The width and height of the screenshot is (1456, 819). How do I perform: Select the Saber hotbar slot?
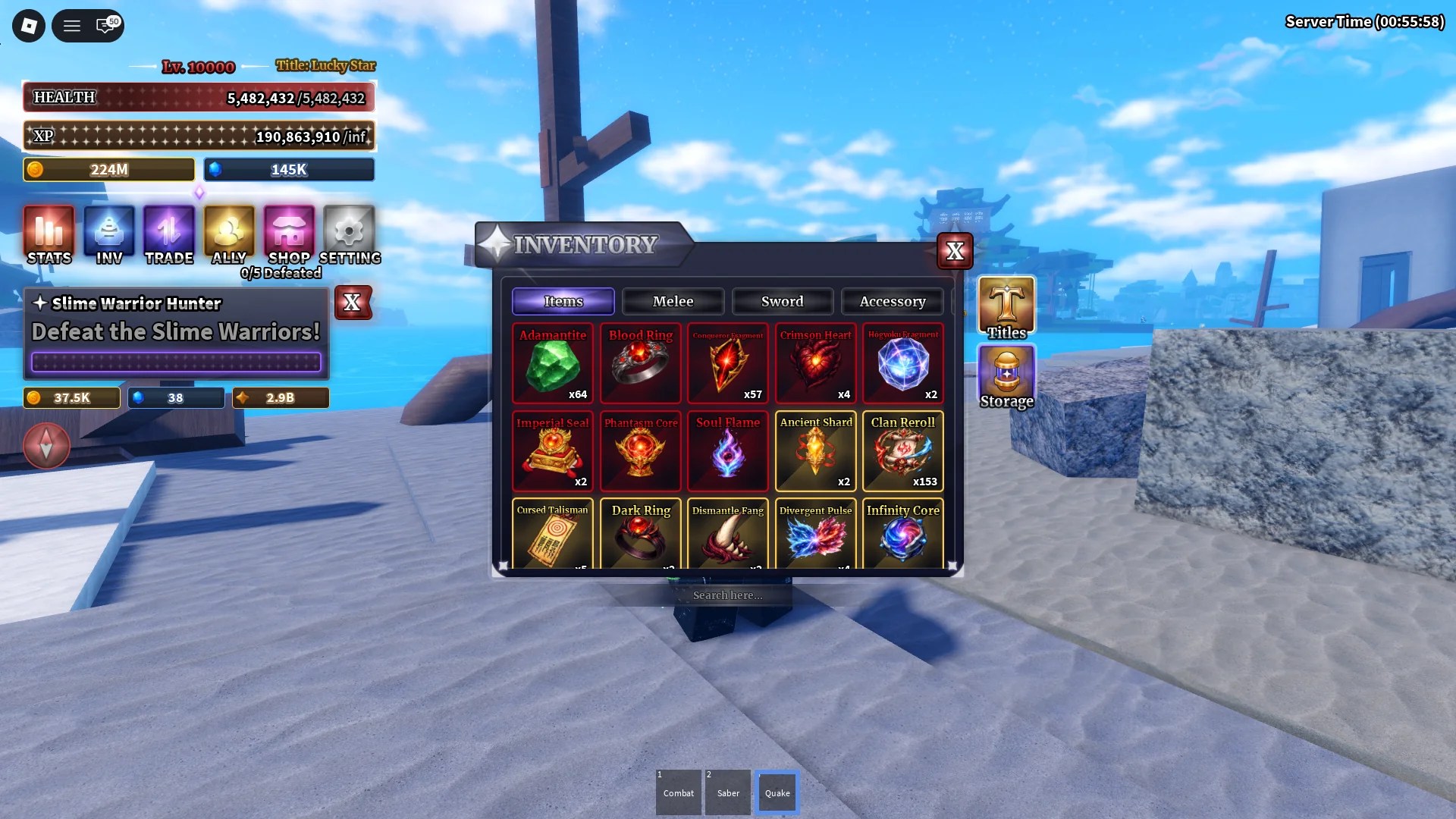[727, 792]
